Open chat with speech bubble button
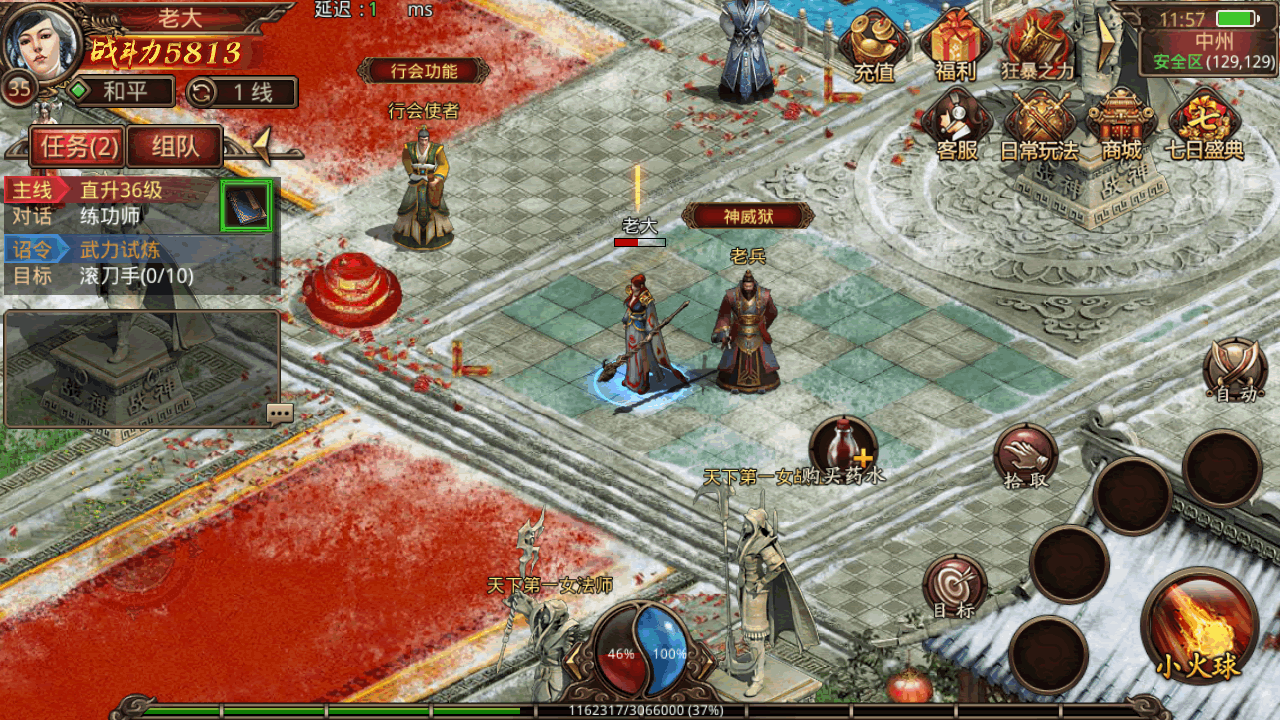The image size is (1280, 720). [280, 413]
